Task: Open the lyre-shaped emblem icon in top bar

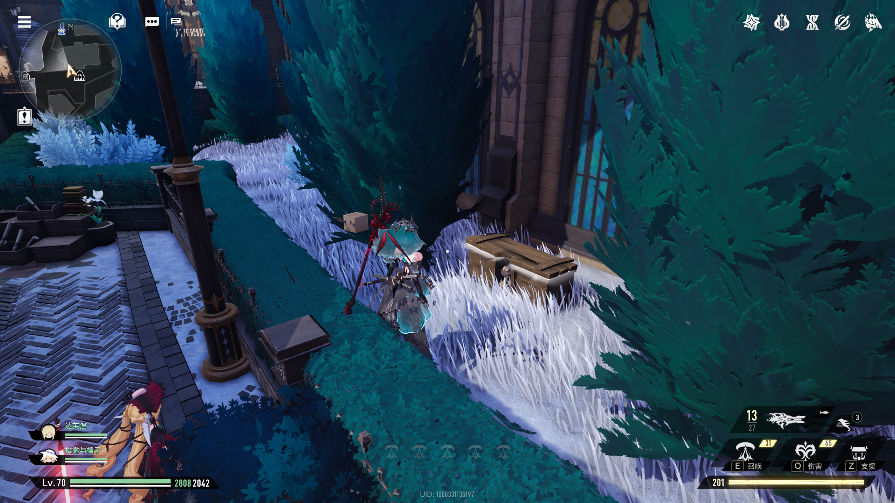Action: (782, 22)
